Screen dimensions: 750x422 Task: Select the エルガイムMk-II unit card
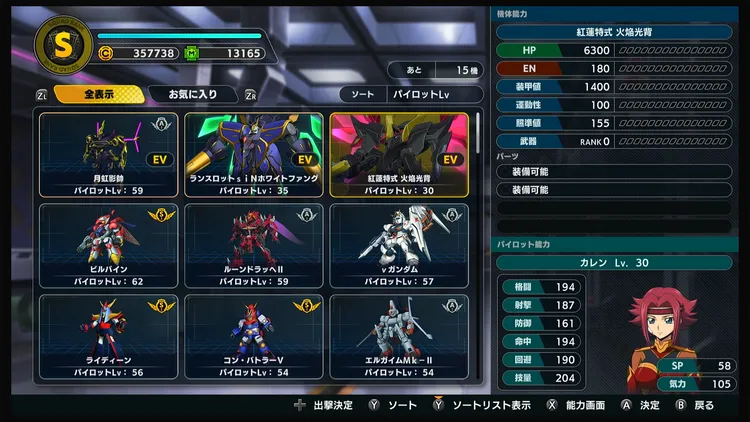[x=399, y=337]
